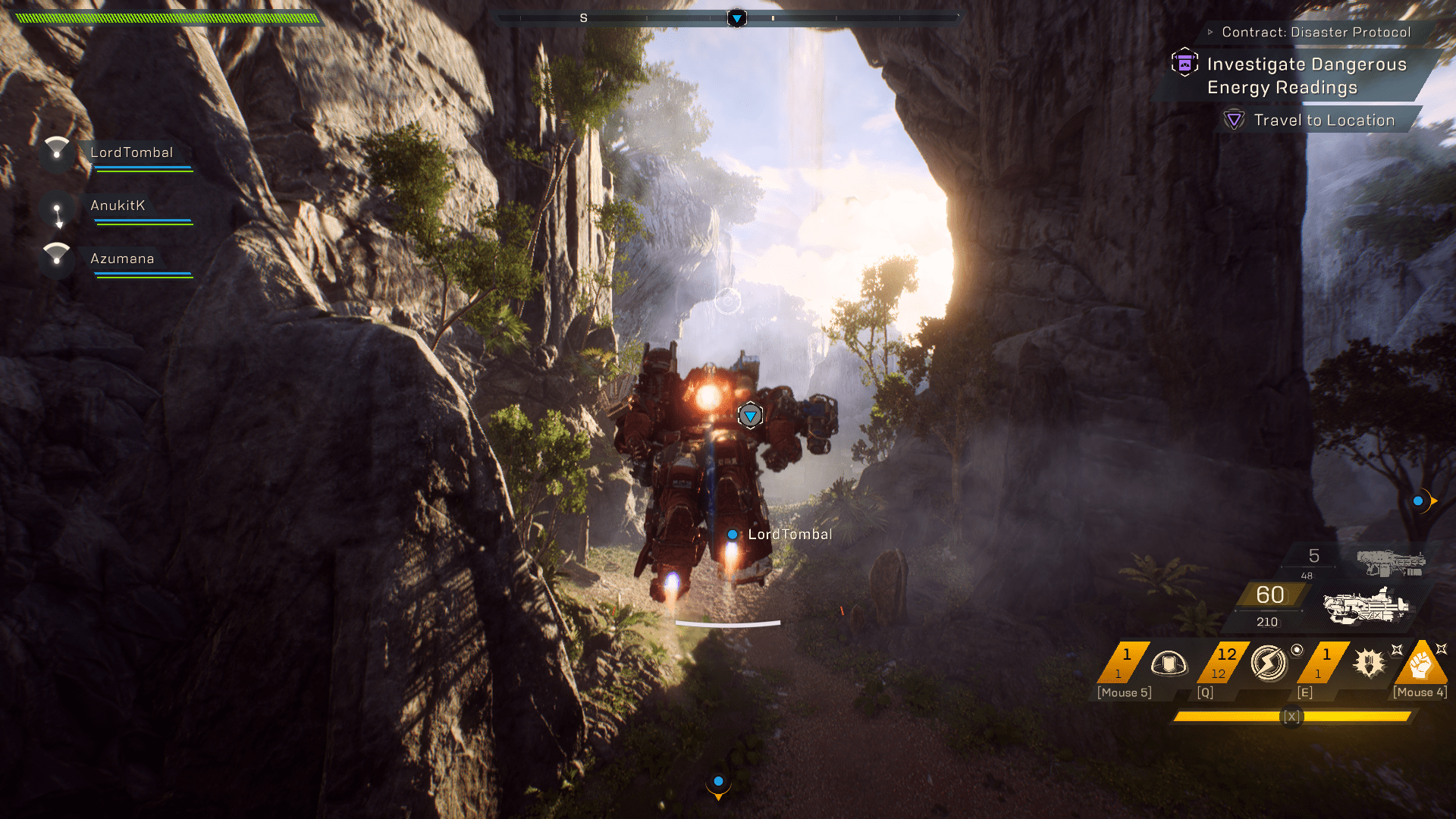Click the LordTombal nameplate beside the javelin
Screen dimensions: 1456x819
tap(789, 535)
